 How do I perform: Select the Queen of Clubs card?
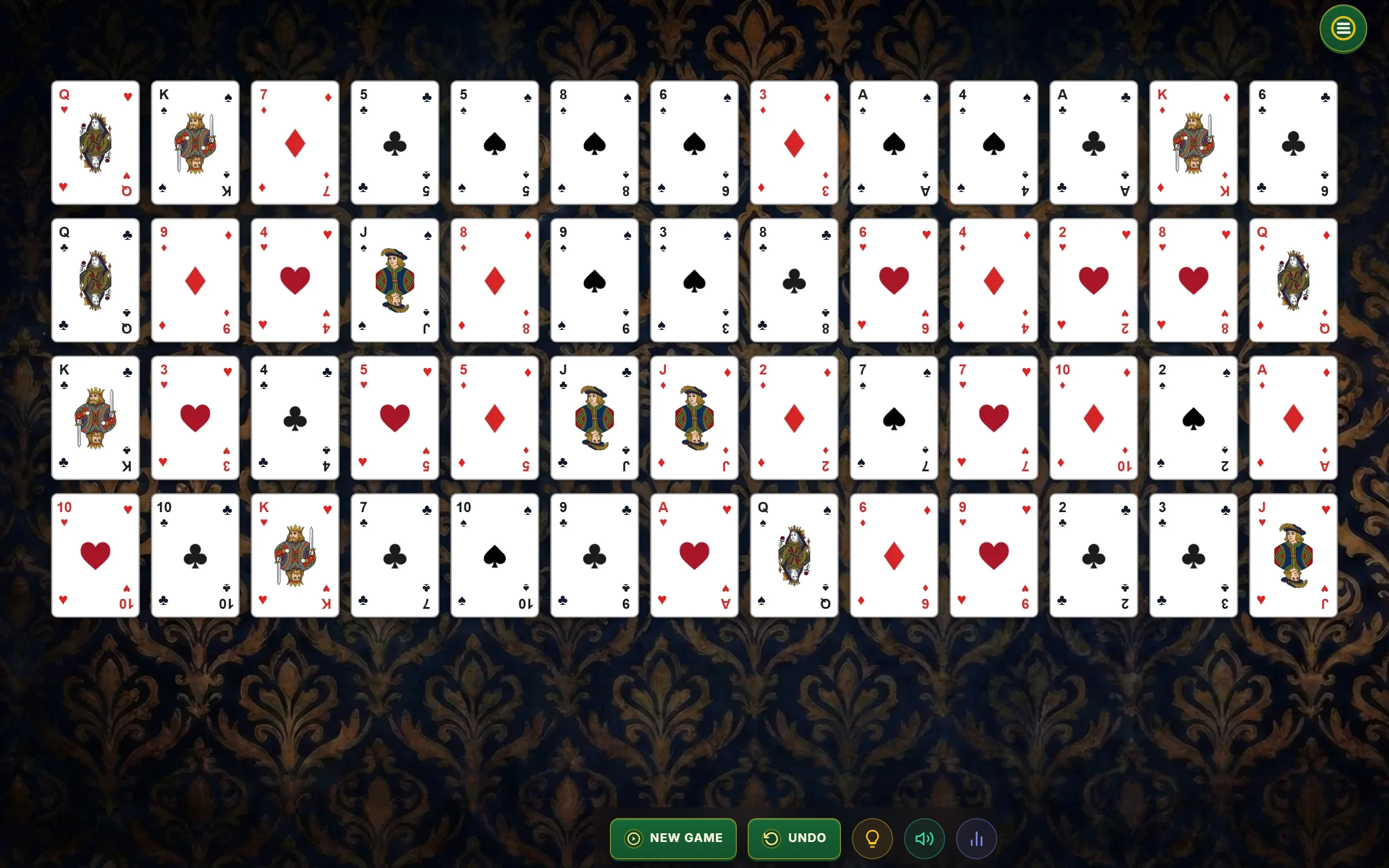click(x=95, y=280)
